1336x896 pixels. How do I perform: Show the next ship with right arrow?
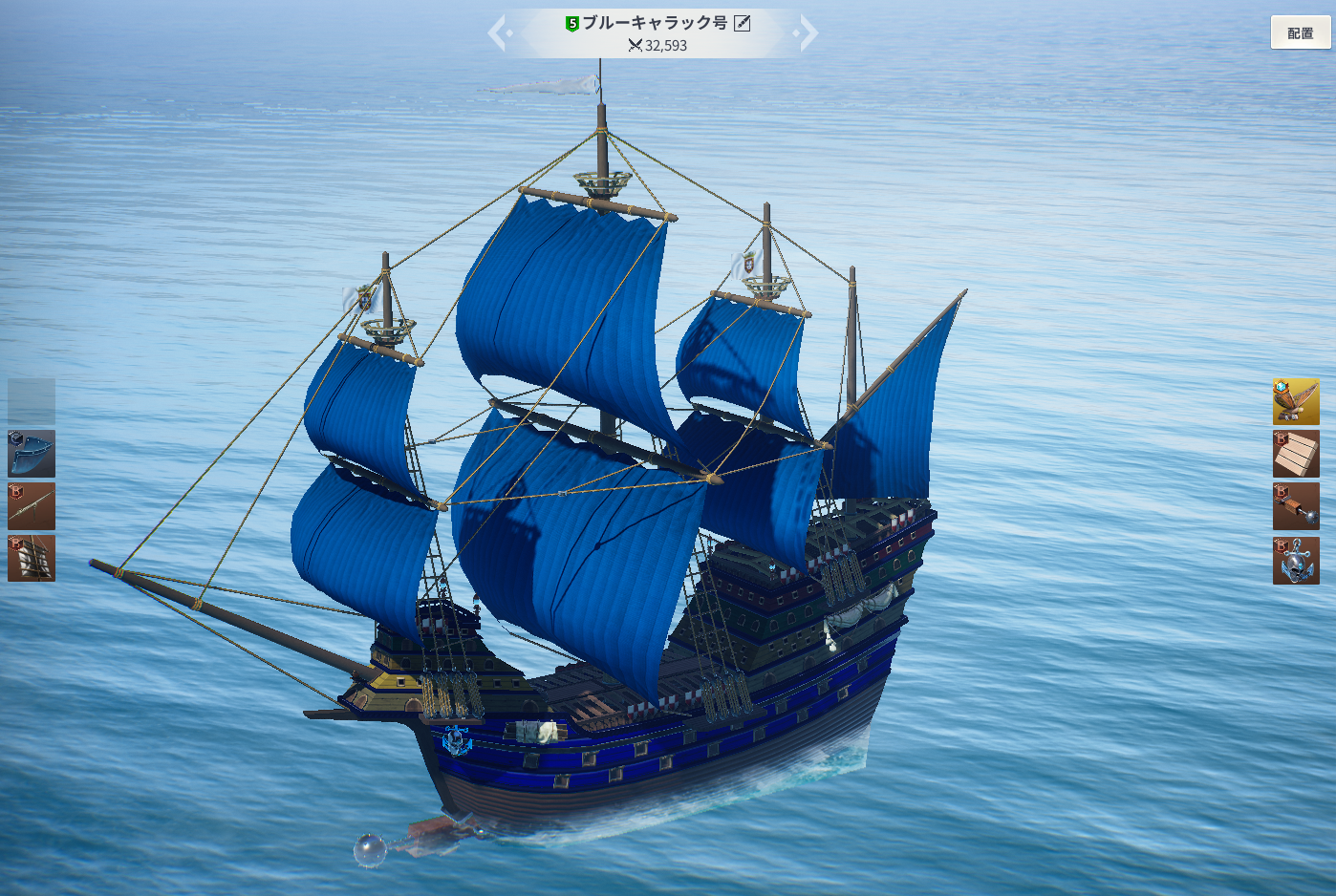[x=807, y=32]
